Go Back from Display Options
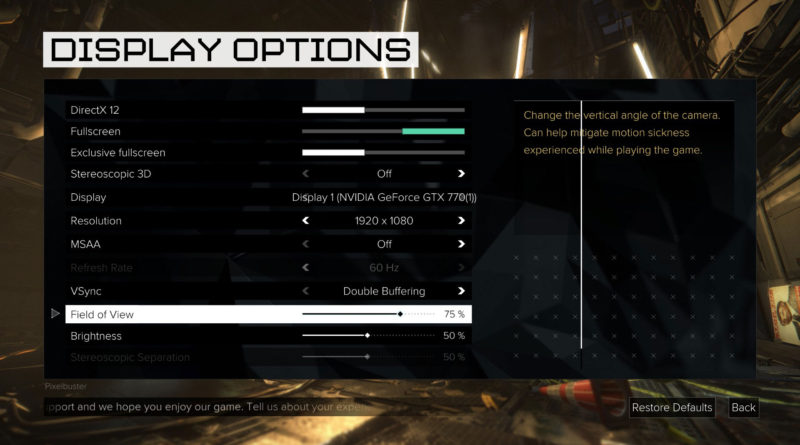The image size is (800, 445). tap(743, 408)
